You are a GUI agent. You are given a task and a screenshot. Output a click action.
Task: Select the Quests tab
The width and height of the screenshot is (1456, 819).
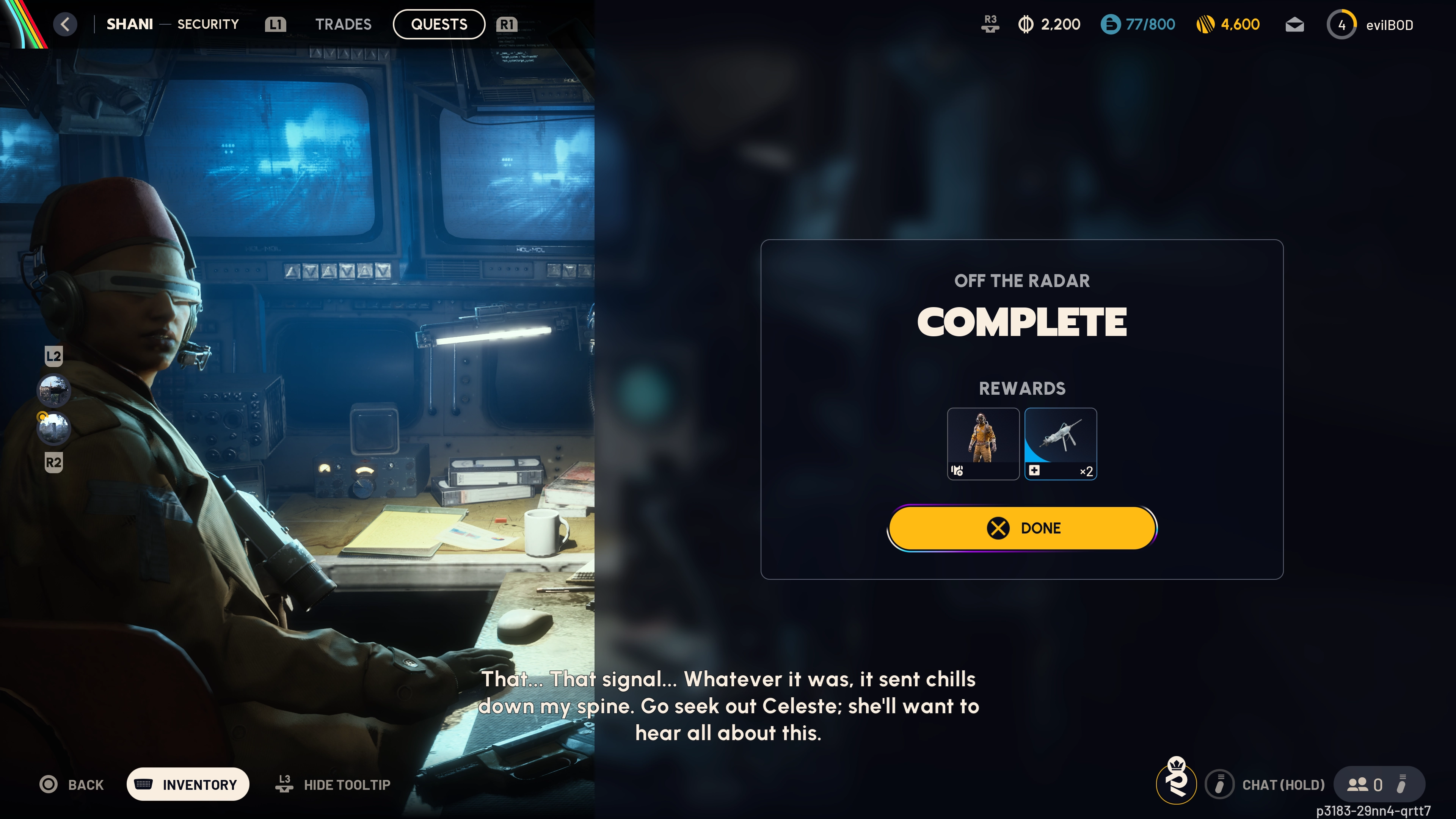point(439,24)
